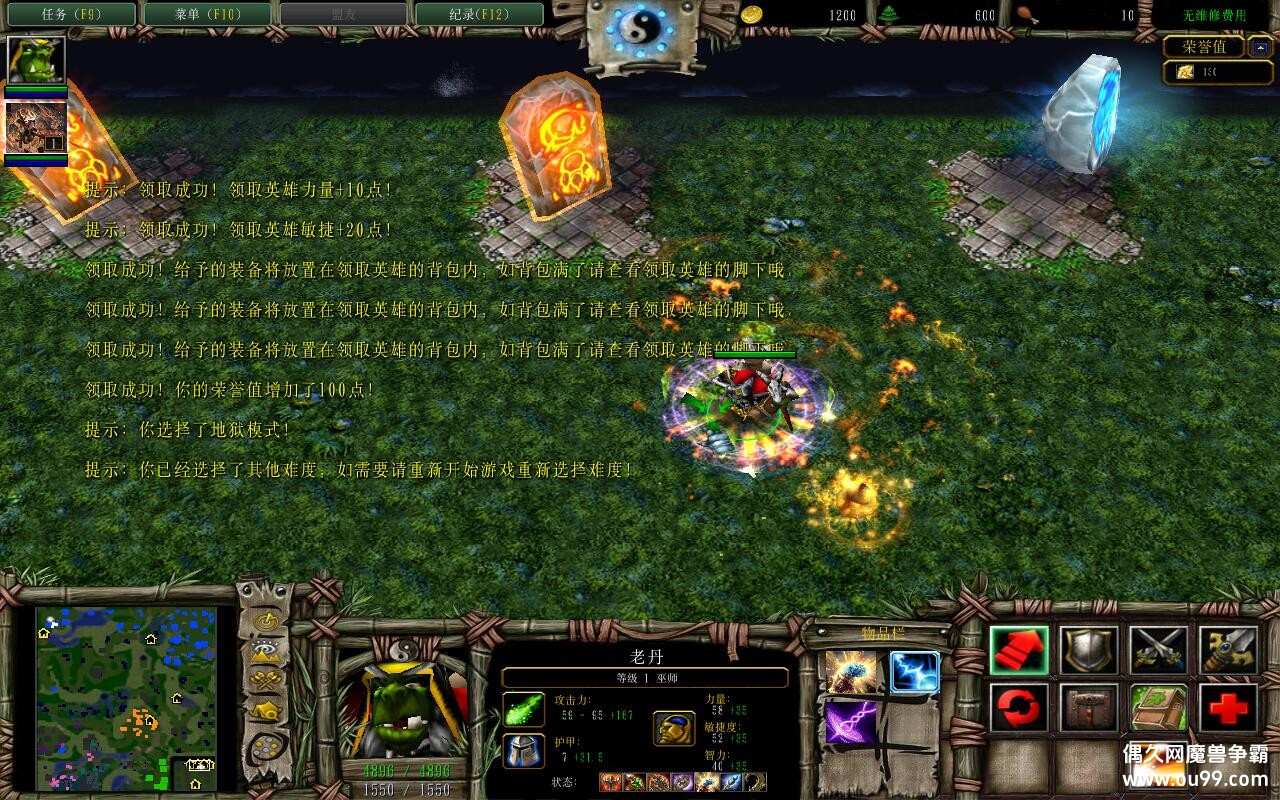Select the purple sword item in inventory
Image resolution: width=1280 pixels, height=800 pixels.
click(850, 723)
